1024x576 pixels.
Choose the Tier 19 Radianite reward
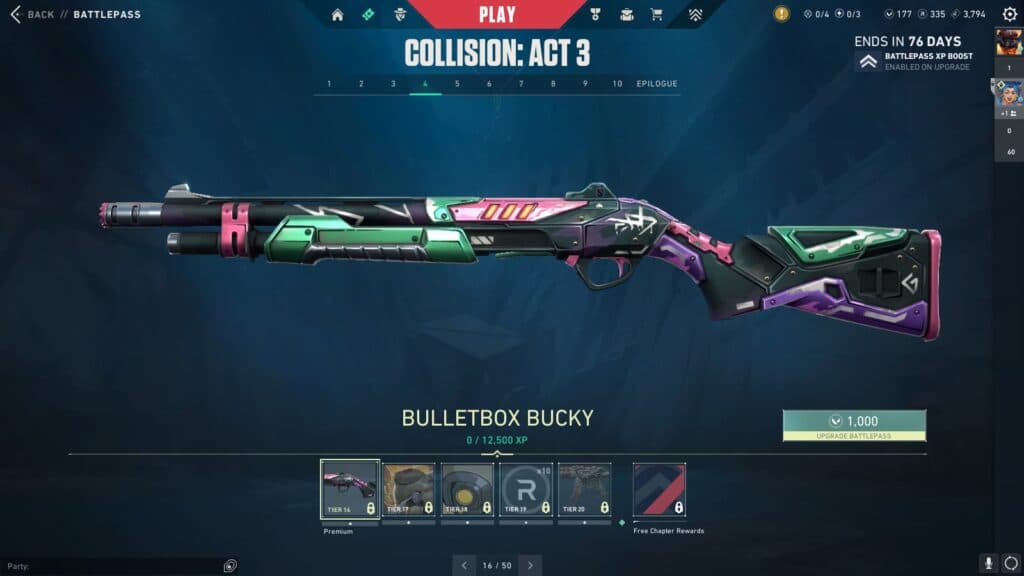pyautogui.click(x=526, y=490)
